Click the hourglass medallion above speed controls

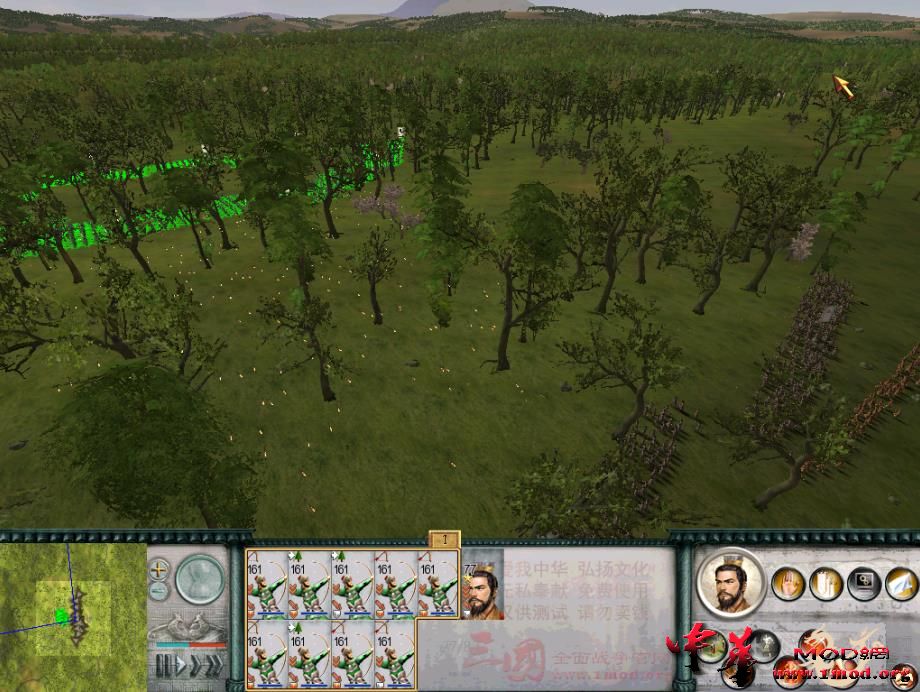tap(198, 579)
